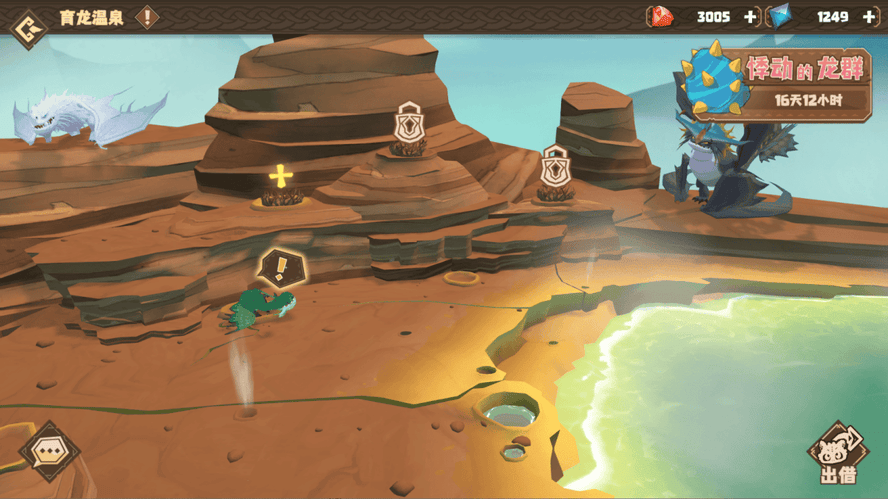Open the info icon beside 育龙温泉

click(x=147, y=17)
